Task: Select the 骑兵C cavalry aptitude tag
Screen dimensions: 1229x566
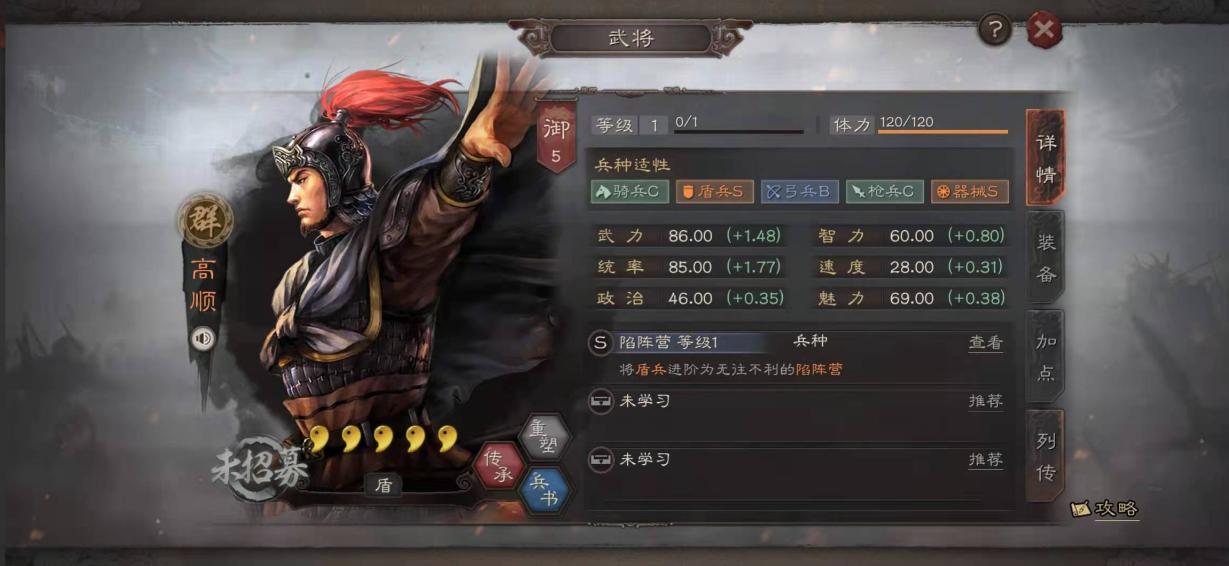Action: pos(630,191)
